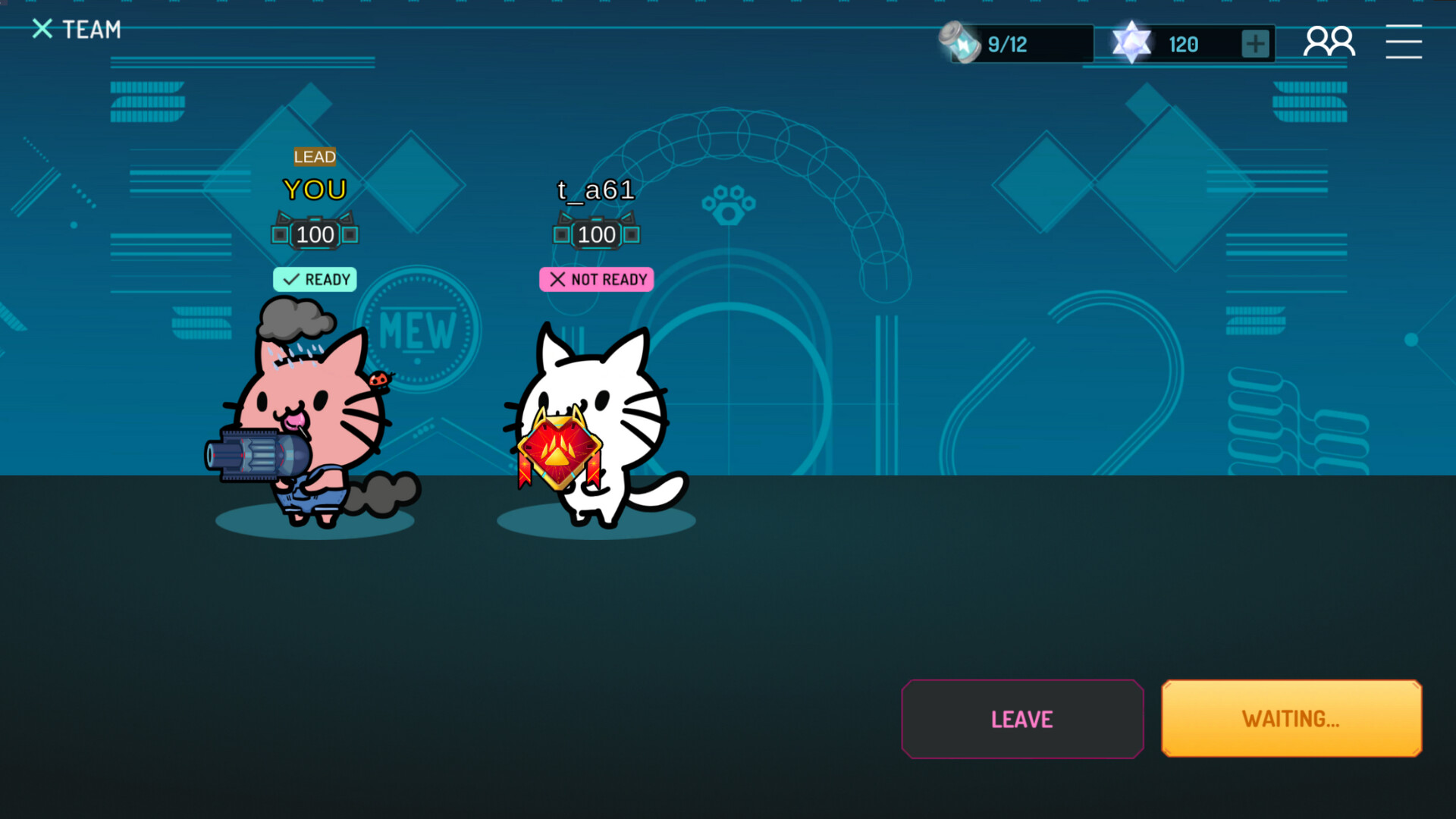The width and height of the screenshot is (1456, 819).
Task: Click the 9/12 energy counter
Action: [1007, 43]
